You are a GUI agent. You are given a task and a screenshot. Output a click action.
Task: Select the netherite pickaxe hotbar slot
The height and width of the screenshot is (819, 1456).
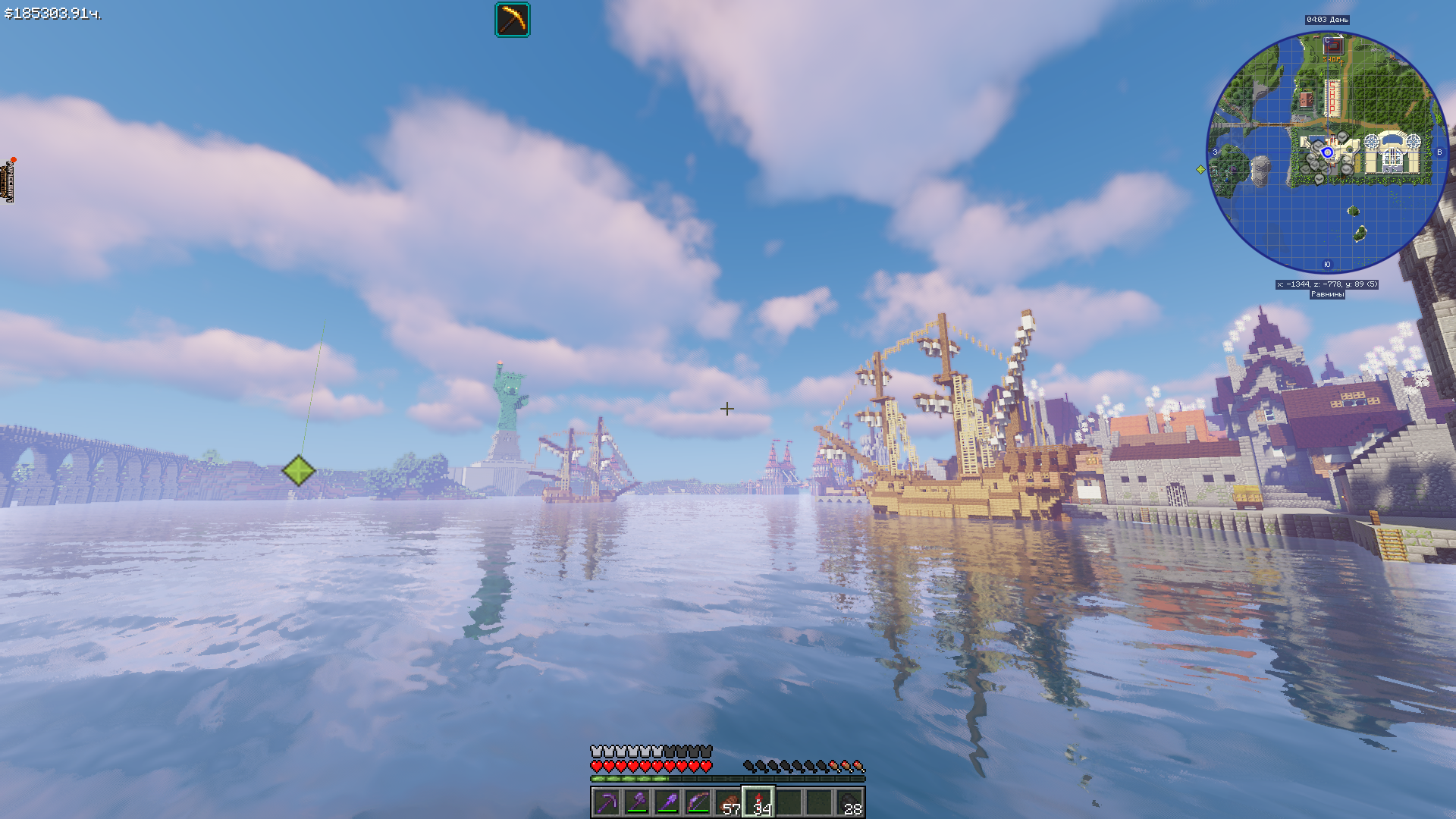coord(607,802)
